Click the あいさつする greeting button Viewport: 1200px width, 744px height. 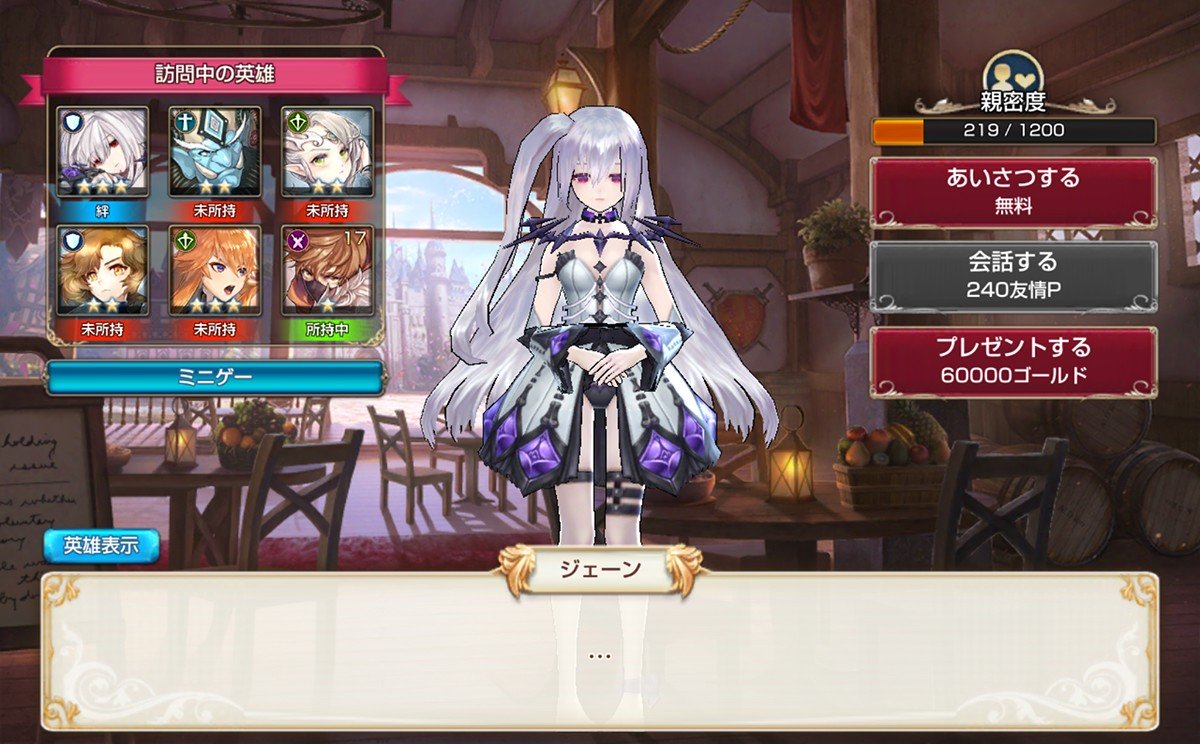tap(1013, 192)
